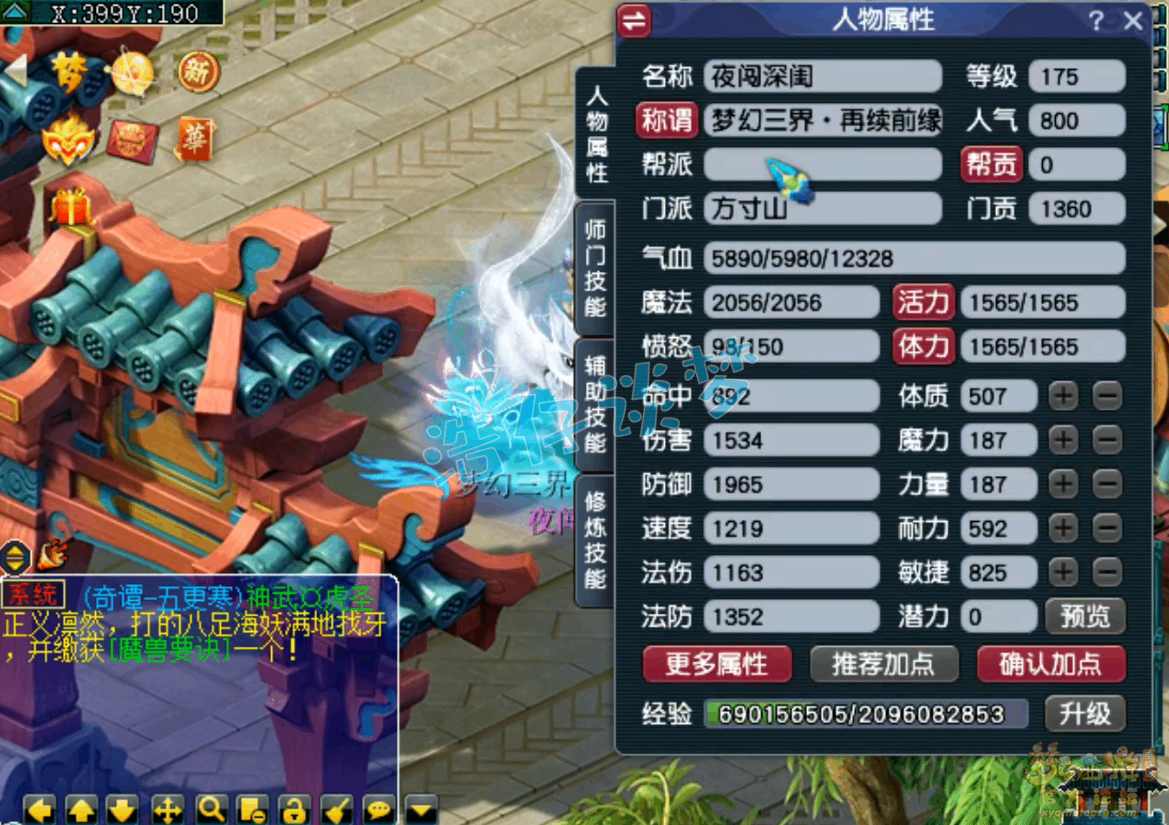The width and height of the screenshot is (1169, 825).
Task: Click the 称谓 title button
Action: click(667, 121)
